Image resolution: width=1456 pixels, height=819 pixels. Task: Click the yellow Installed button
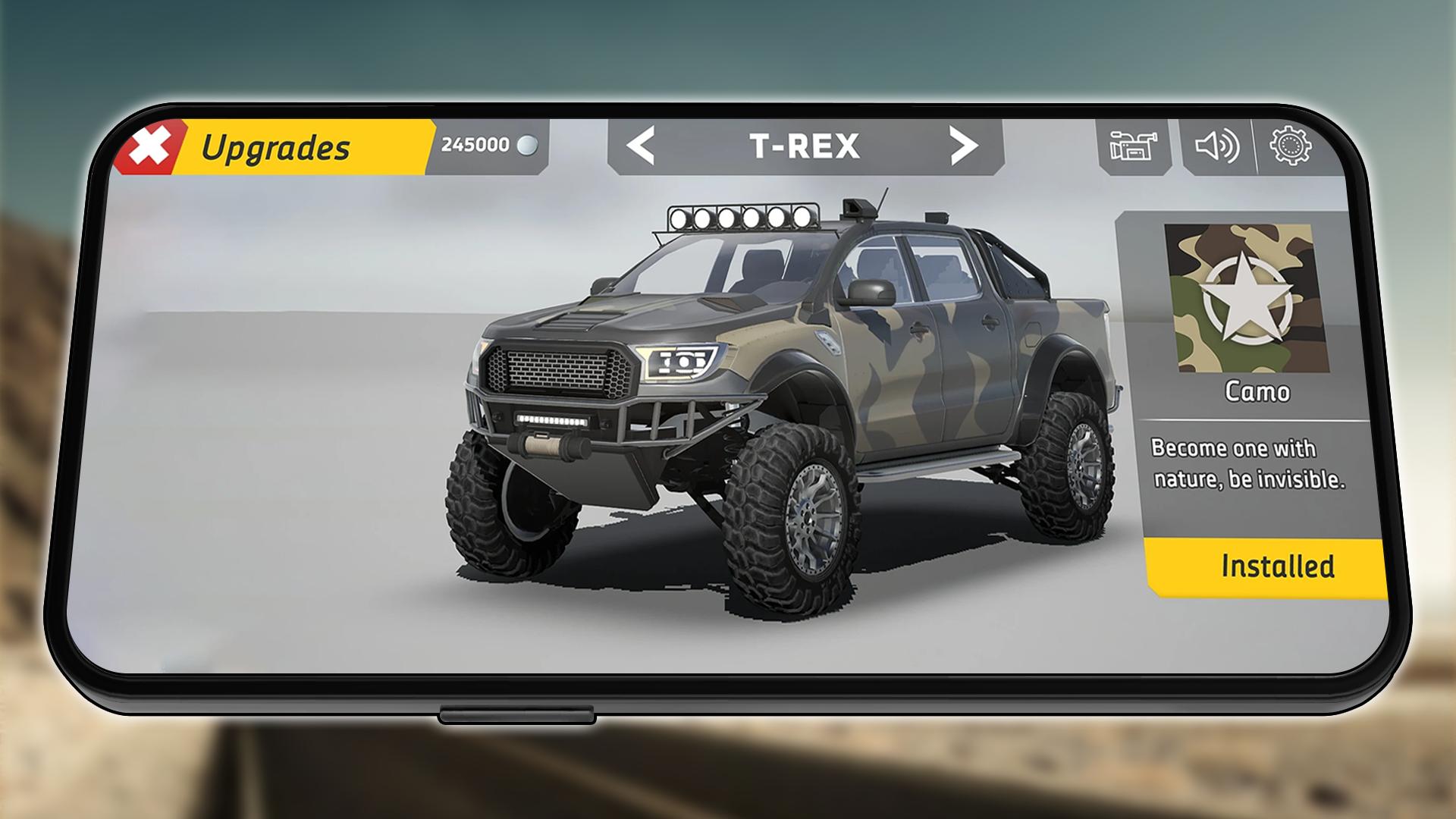tap(1269, 566)
